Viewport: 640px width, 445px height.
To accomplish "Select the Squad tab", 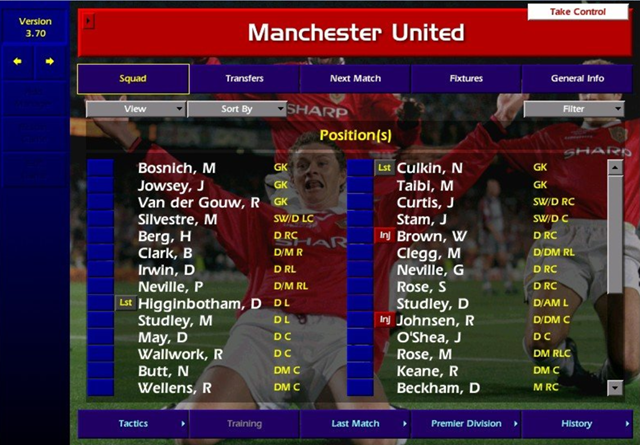I will (x=133, y=79).
